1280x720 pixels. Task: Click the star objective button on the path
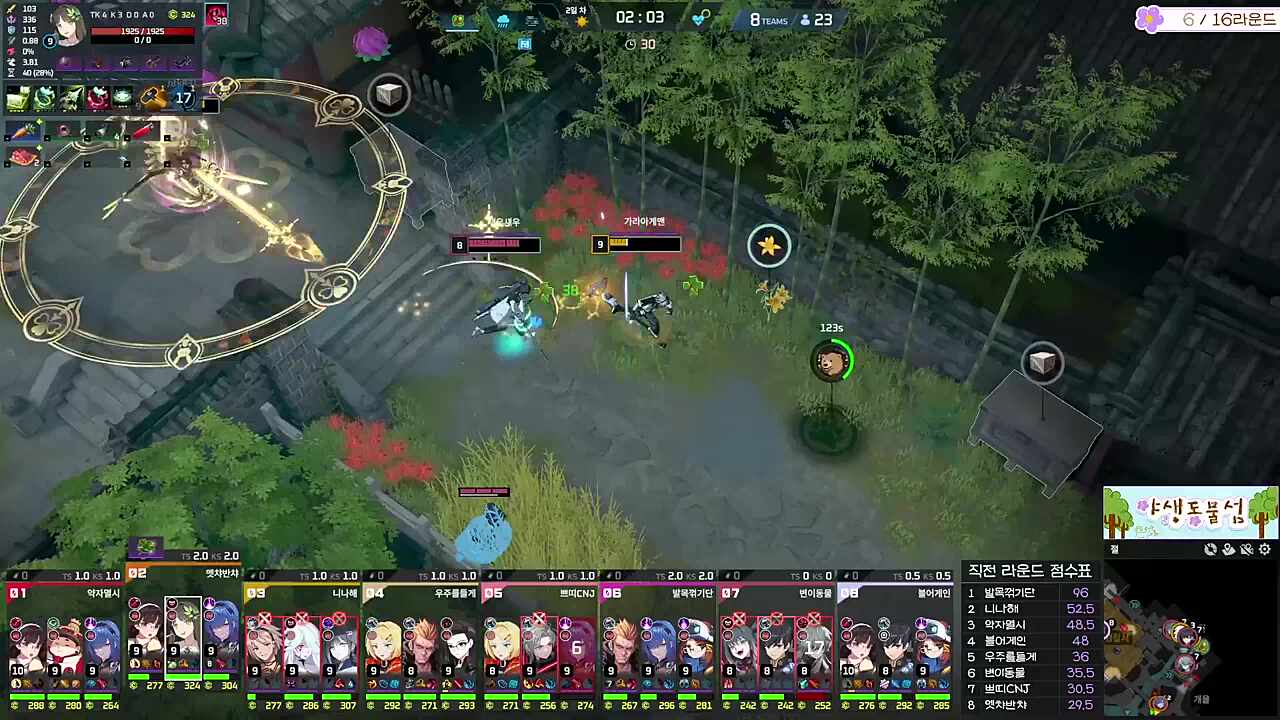pyautogui.click(x=768, y=246)
